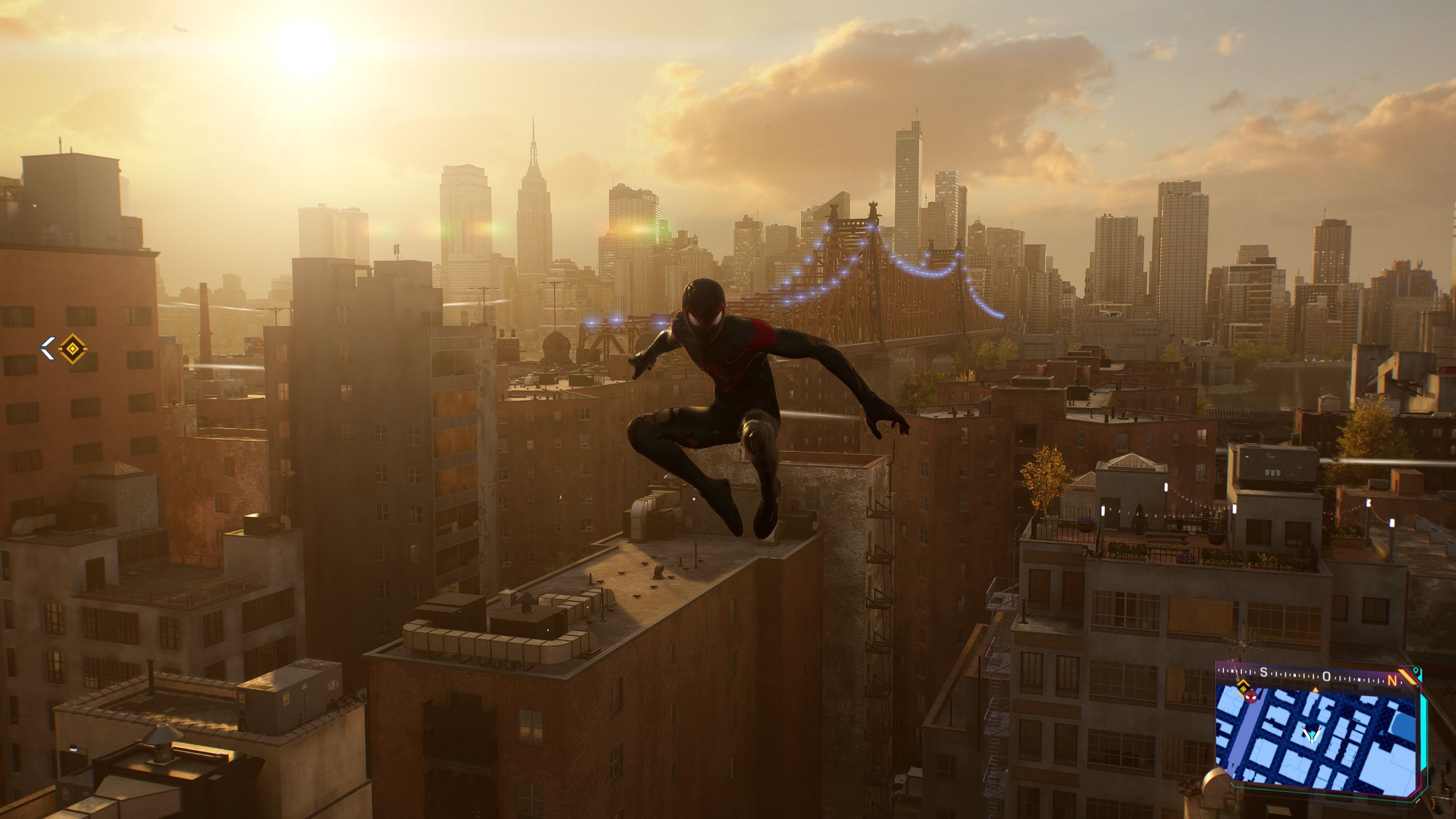Screen dimensions: 1456x819
Task: Expand the left chevron next to the waypoint marker
Action: pyautogui.click(x=48, y=349)
